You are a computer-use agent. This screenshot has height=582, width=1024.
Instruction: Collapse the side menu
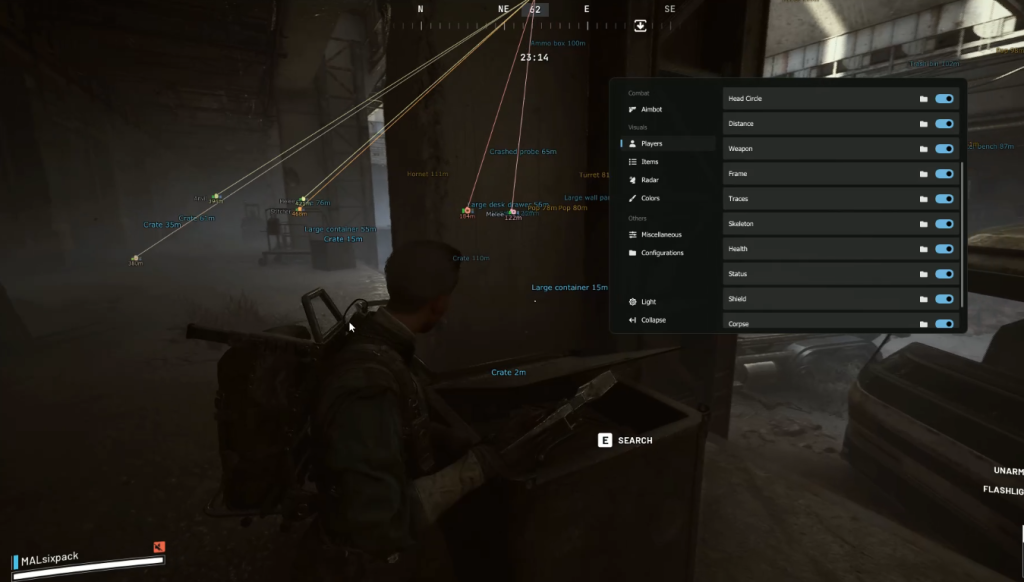click(x=653, y=320)
